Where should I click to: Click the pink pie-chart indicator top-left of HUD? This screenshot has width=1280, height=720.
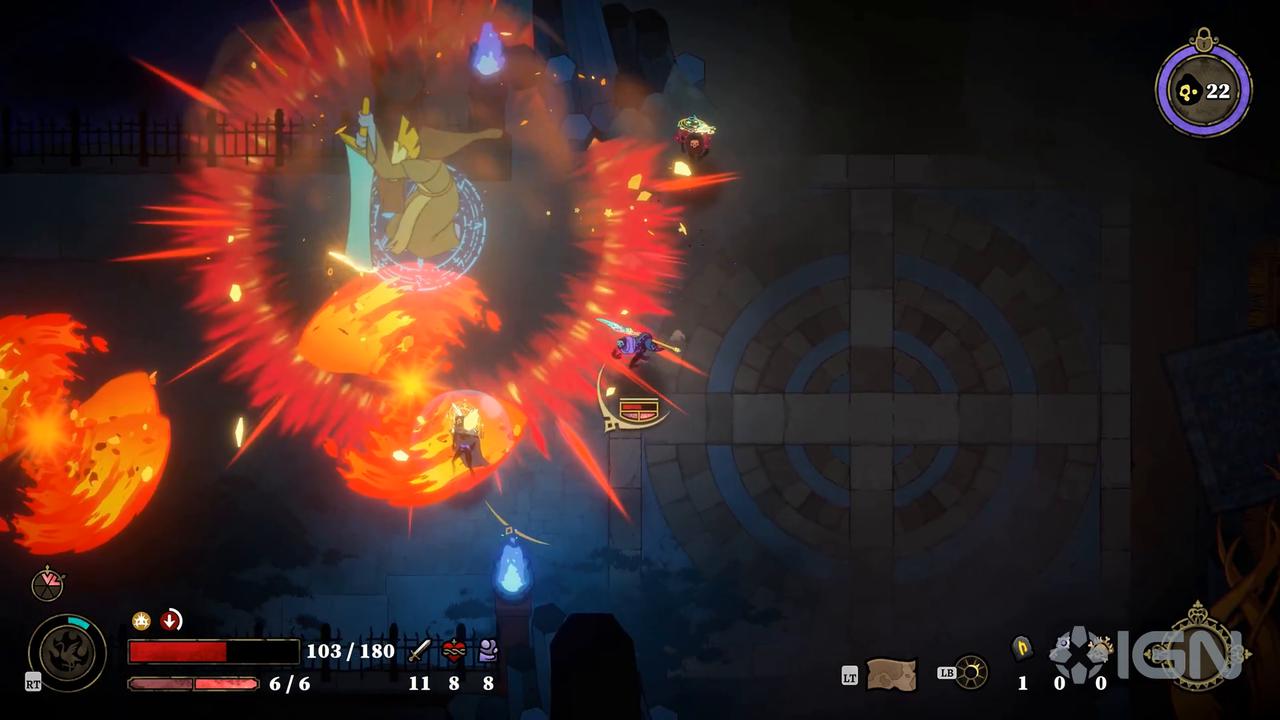[x=48, y=585]
